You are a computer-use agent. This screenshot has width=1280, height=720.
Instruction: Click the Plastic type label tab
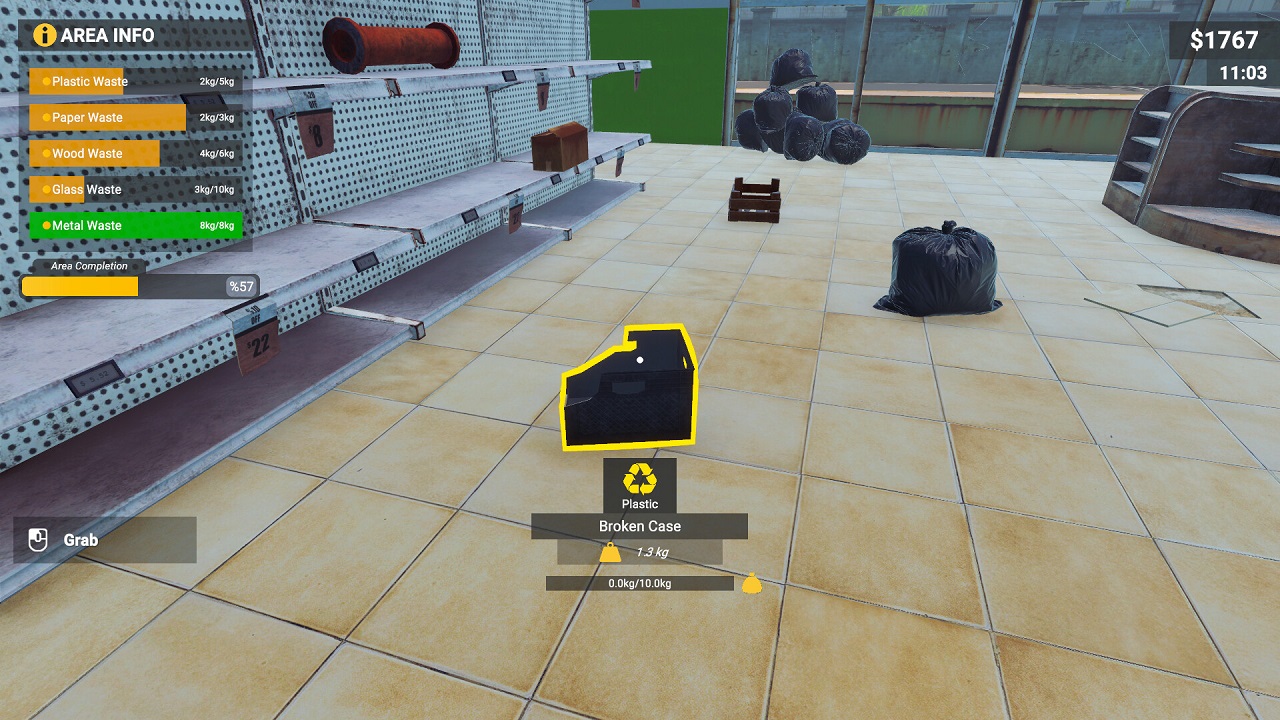coord(642,503)
